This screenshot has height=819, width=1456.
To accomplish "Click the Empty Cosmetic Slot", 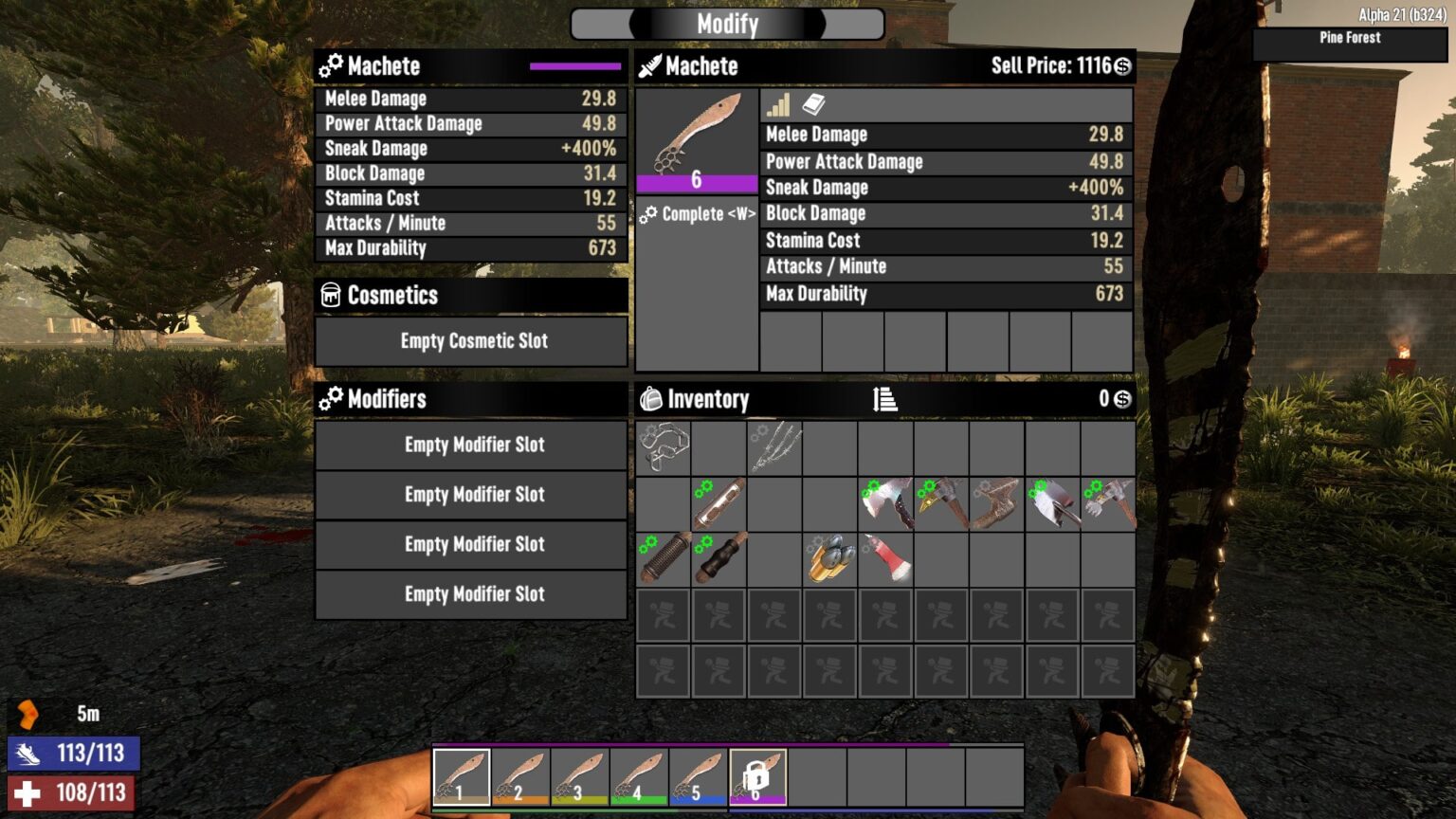I will coord(469,341).
